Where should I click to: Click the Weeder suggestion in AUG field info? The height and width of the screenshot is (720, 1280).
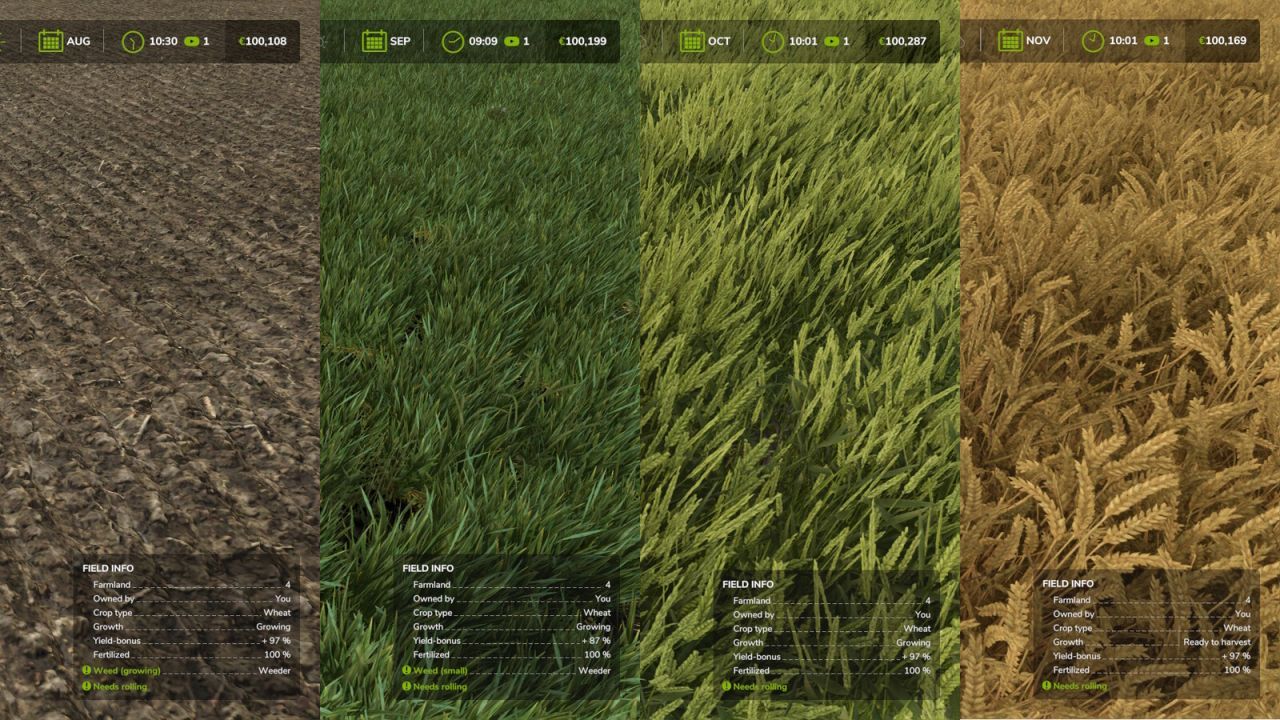(x=276, y=671)
